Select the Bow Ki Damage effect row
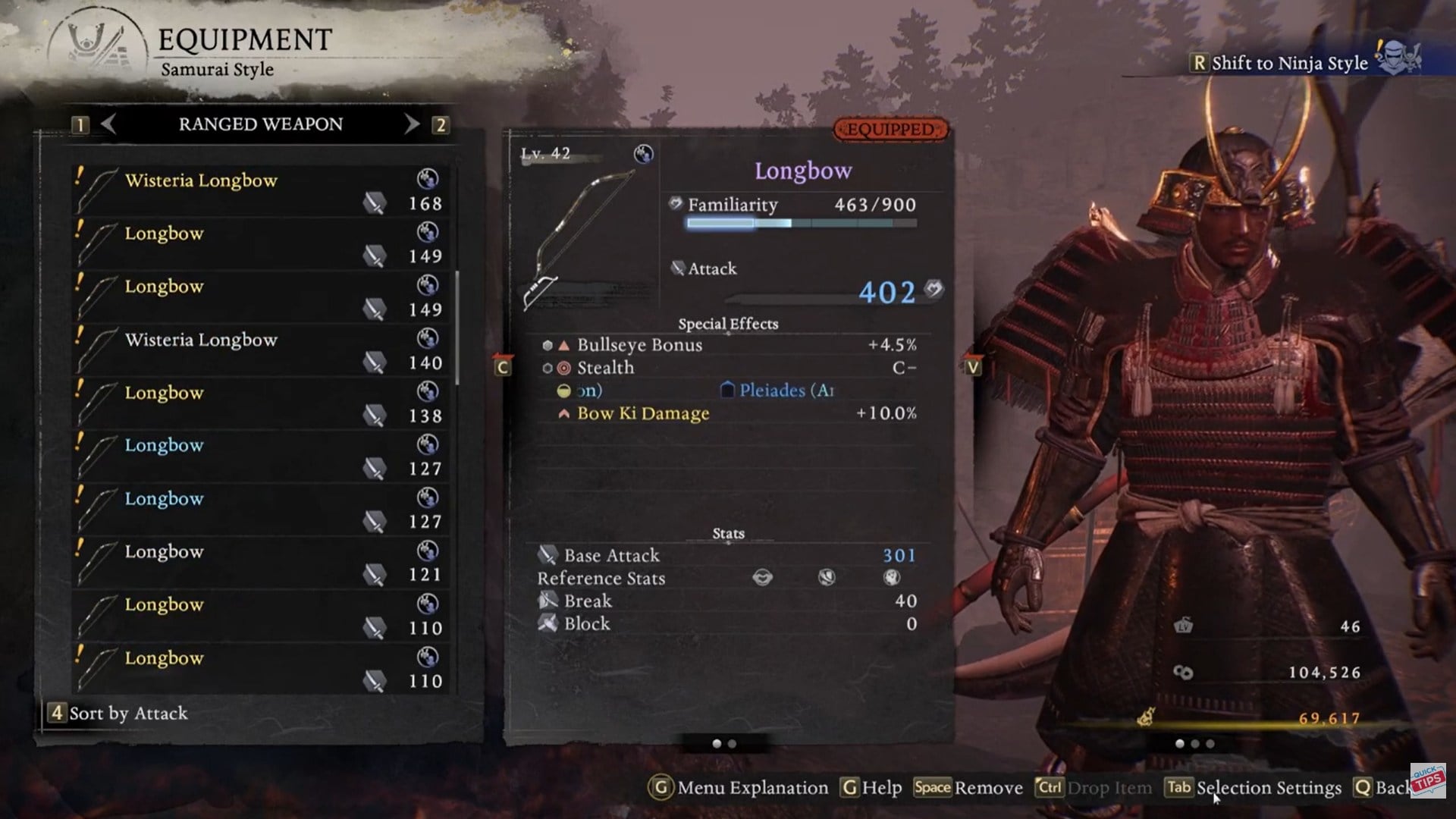The height and width of the screenshot is (819, 1456). tap(728, 413)
